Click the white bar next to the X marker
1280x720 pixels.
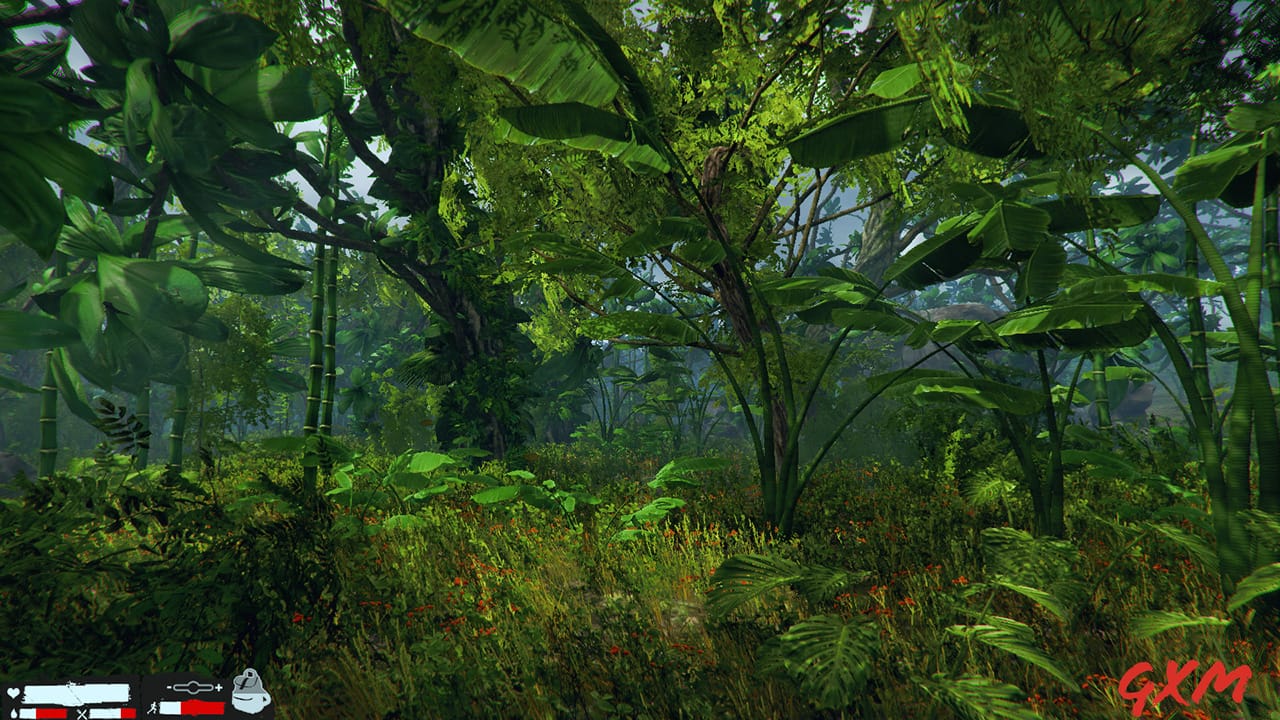(x=105, y=711)
